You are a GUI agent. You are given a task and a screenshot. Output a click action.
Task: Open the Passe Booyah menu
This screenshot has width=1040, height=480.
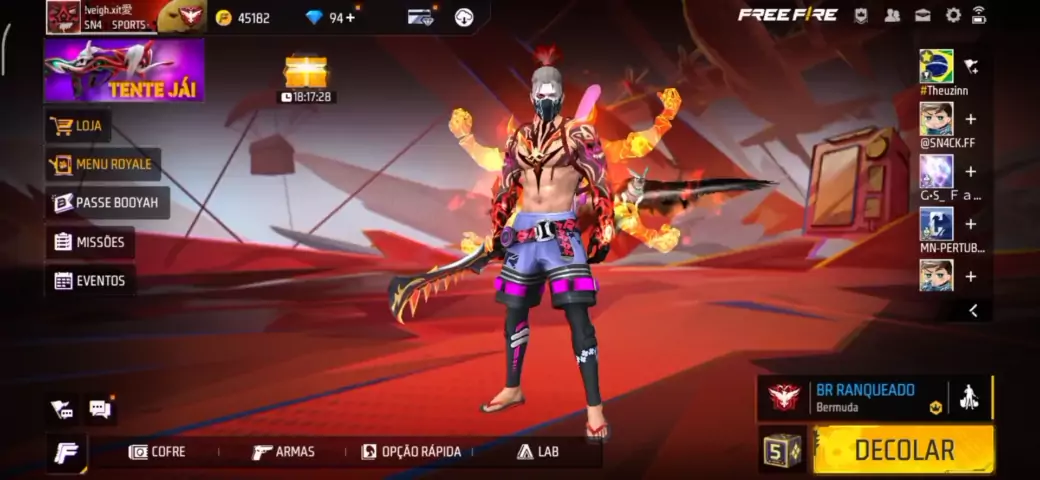(107, 203)
